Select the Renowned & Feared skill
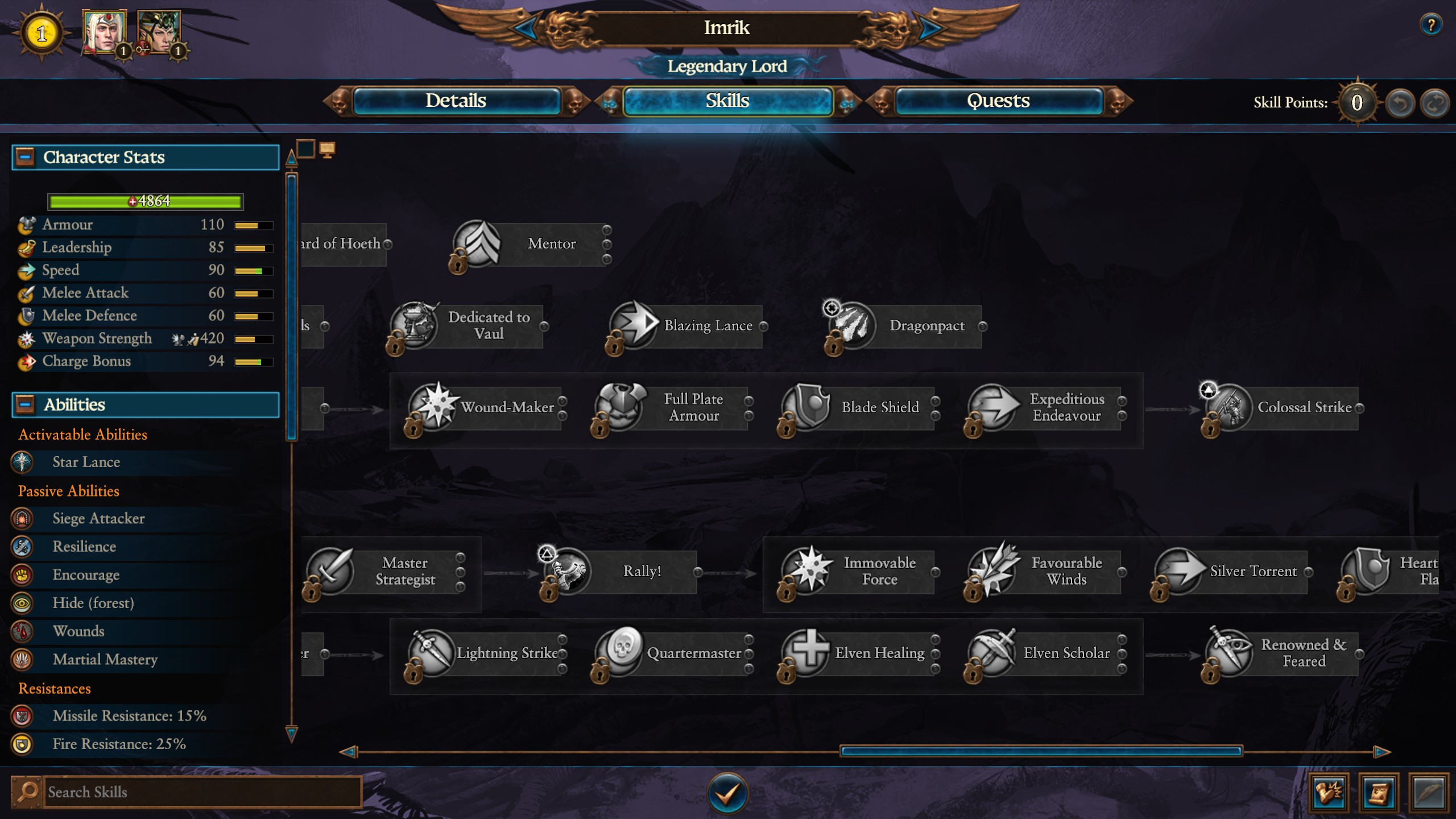1456x819 pixels. (x=1282, y=653)
